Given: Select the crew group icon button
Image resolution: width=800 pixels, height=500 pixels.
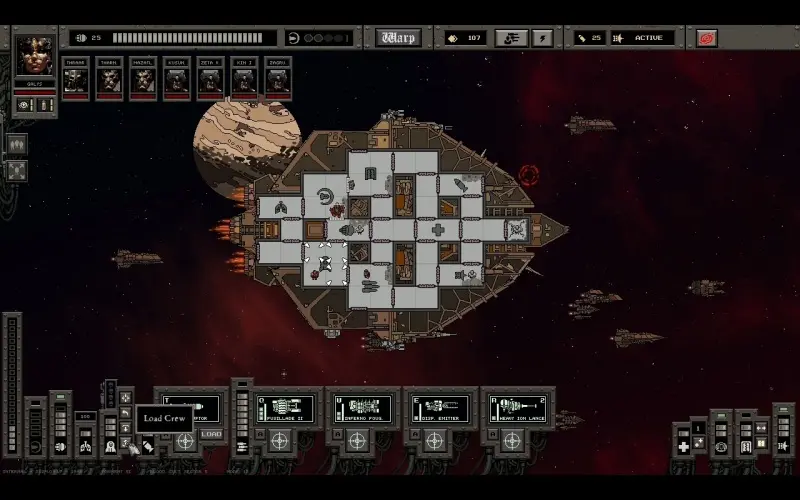Looking at the screenshot, I should point(16,144).
